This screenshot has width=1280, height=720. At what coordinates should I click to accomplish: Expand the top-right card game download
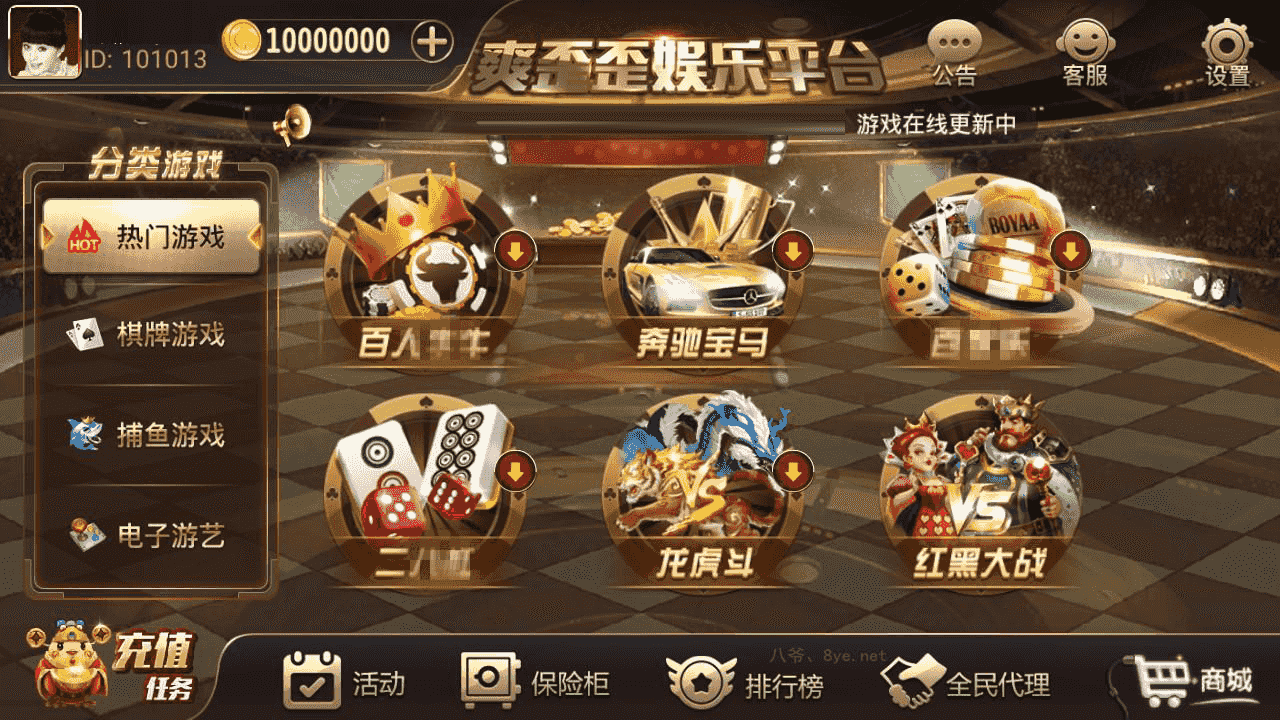(x=1071, y=252)
